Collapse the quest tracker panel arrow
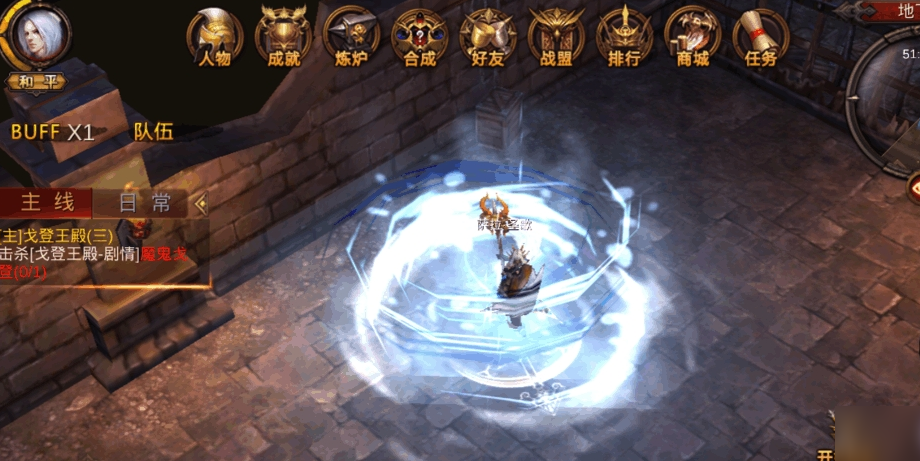Image resolution: width=920 pixels, height=461 pixels. coord(201,203)
